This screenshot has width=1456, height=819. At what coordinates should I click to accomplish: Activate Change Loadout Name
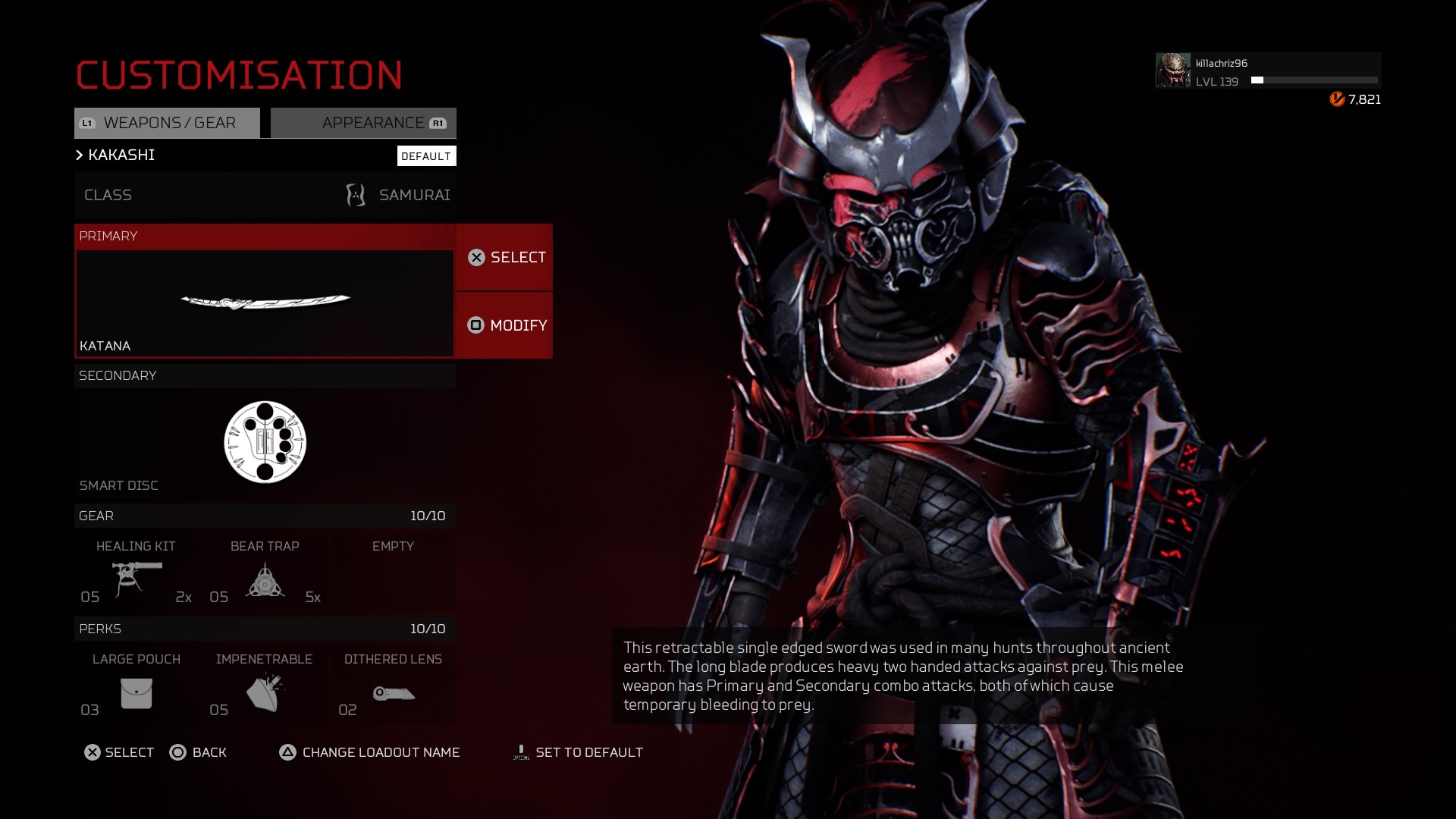click(370, 752)
